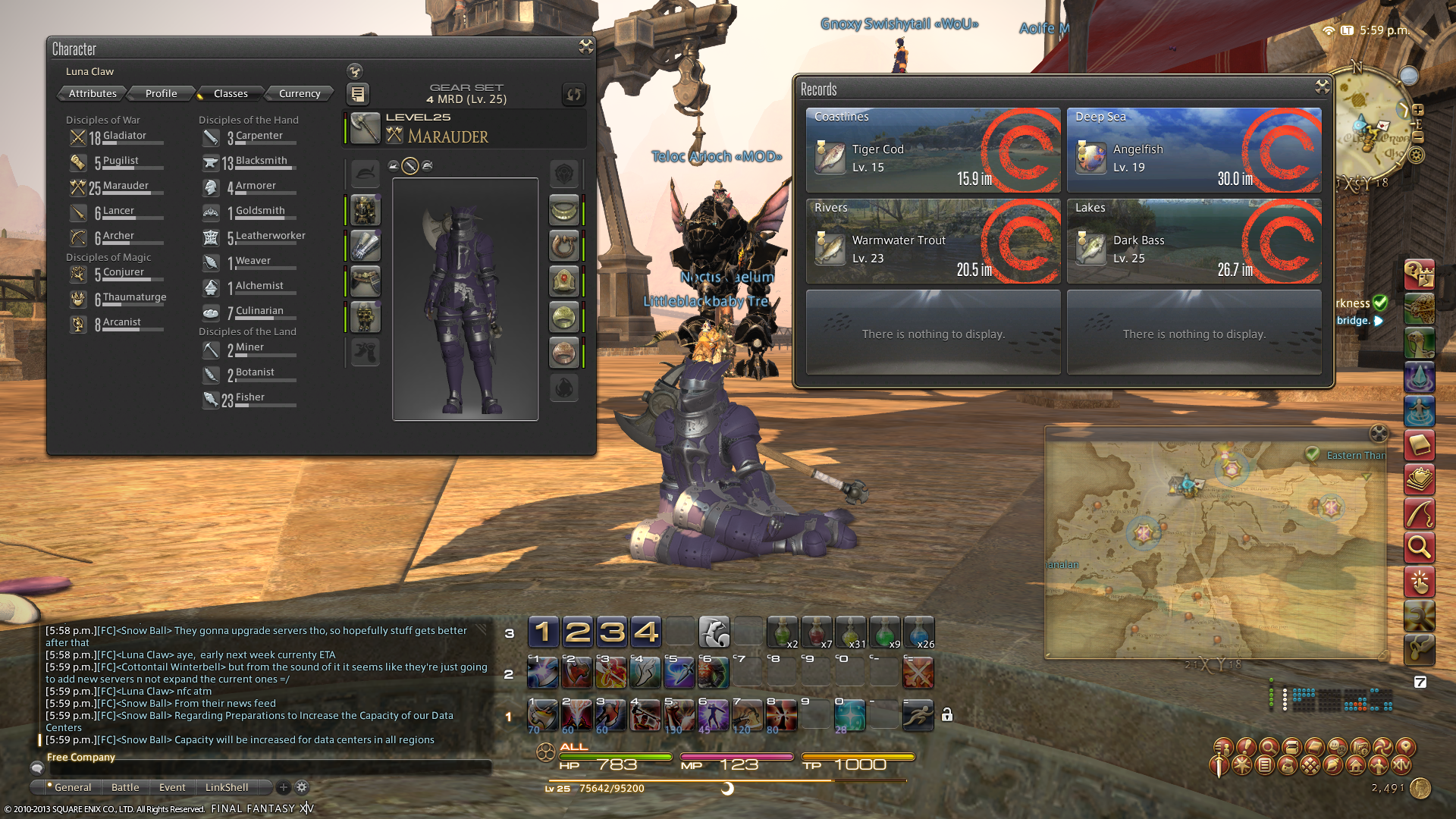Switch to the Attributes tab
Image resolution: width=1456 pixels, height=819 pixels.
[x=93, y=93]
